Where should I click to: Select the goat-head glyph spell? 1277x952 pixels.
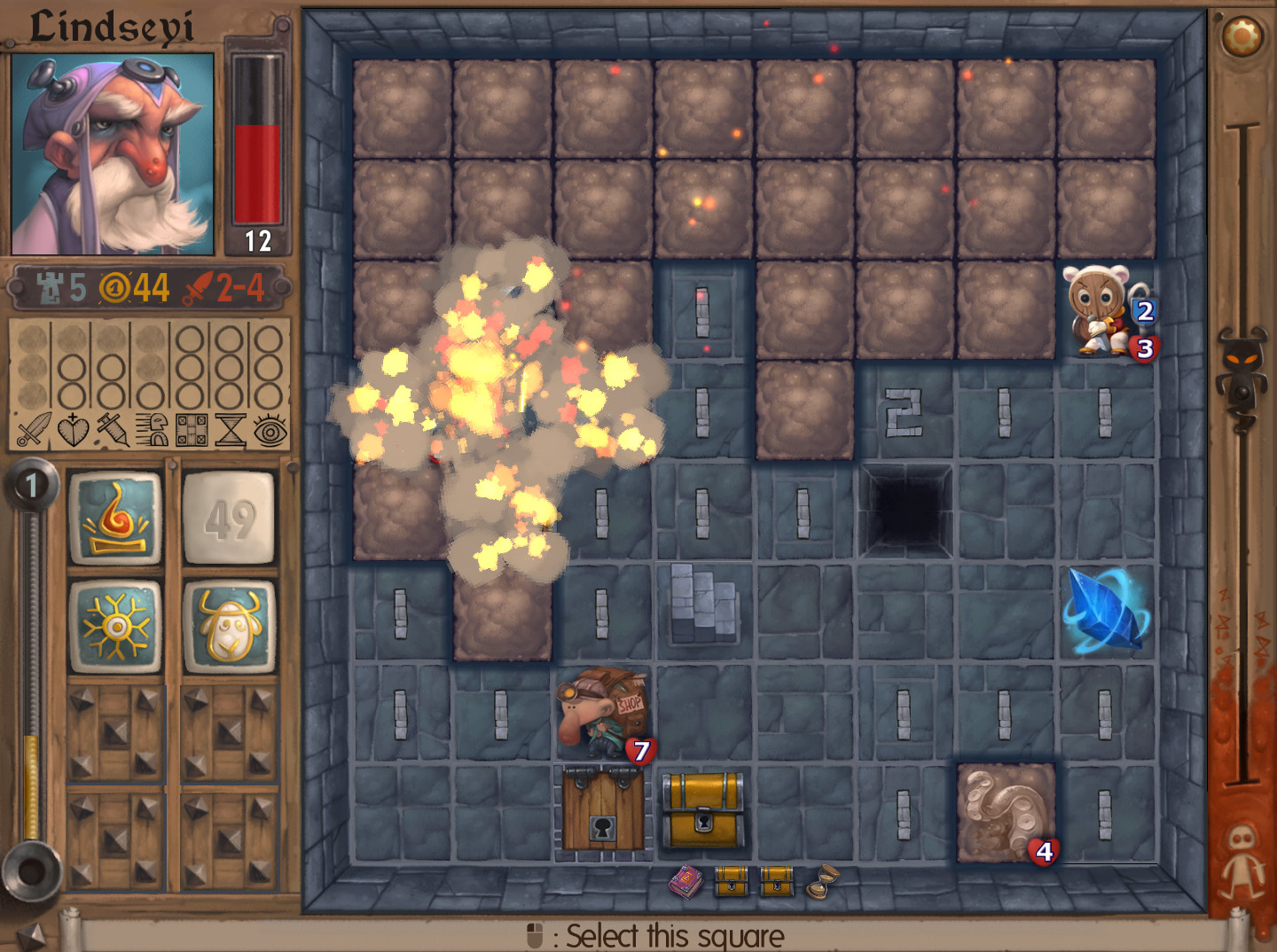pos(230,623)
